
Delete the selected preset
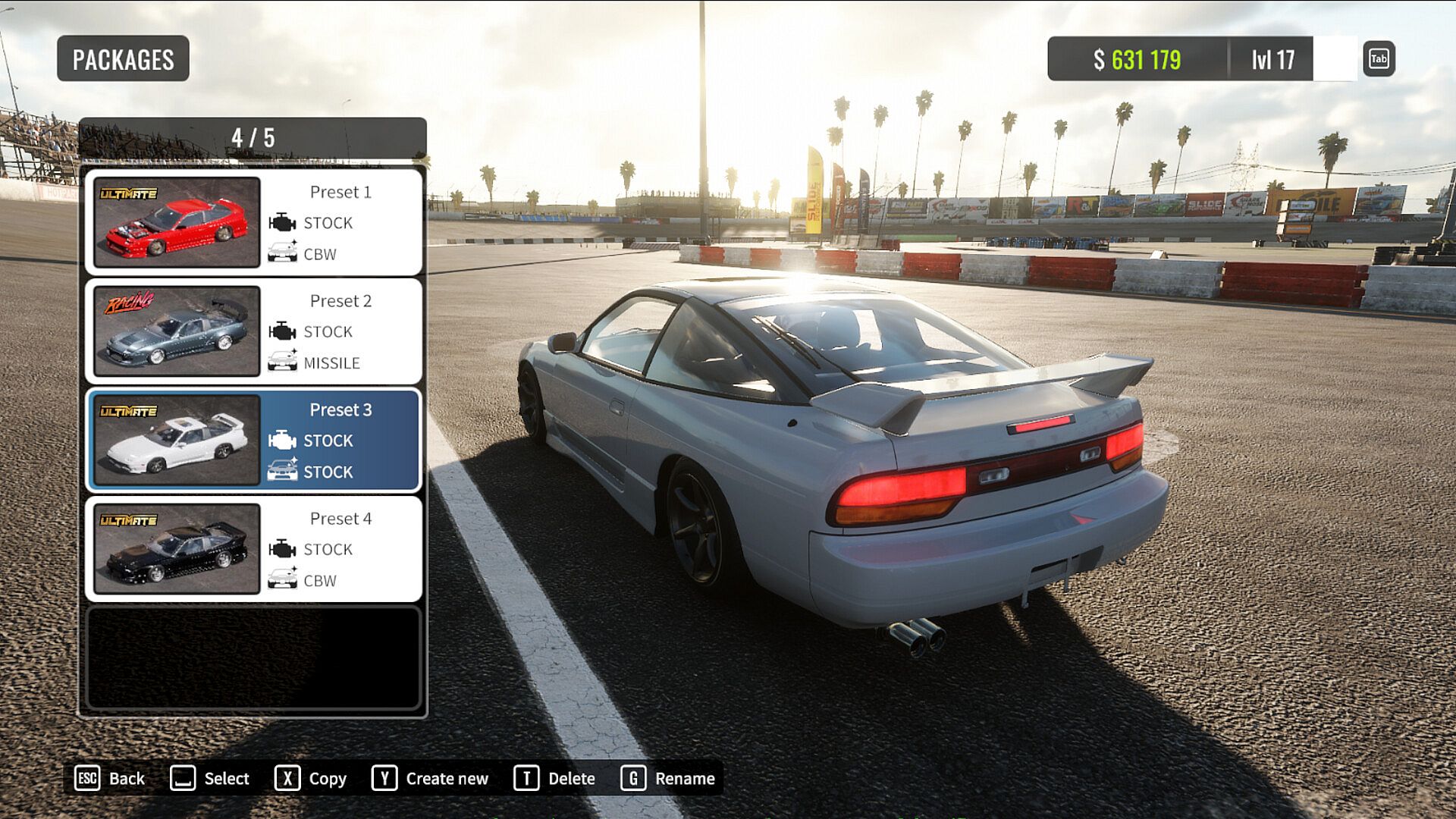click(554, 778)
